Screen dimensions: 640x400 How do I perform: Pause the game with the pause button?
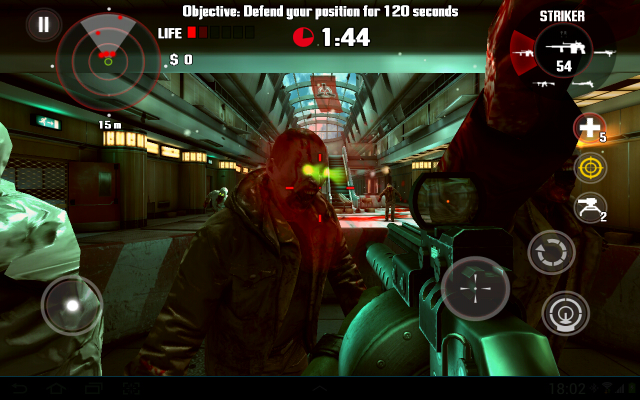coord(43,24)
